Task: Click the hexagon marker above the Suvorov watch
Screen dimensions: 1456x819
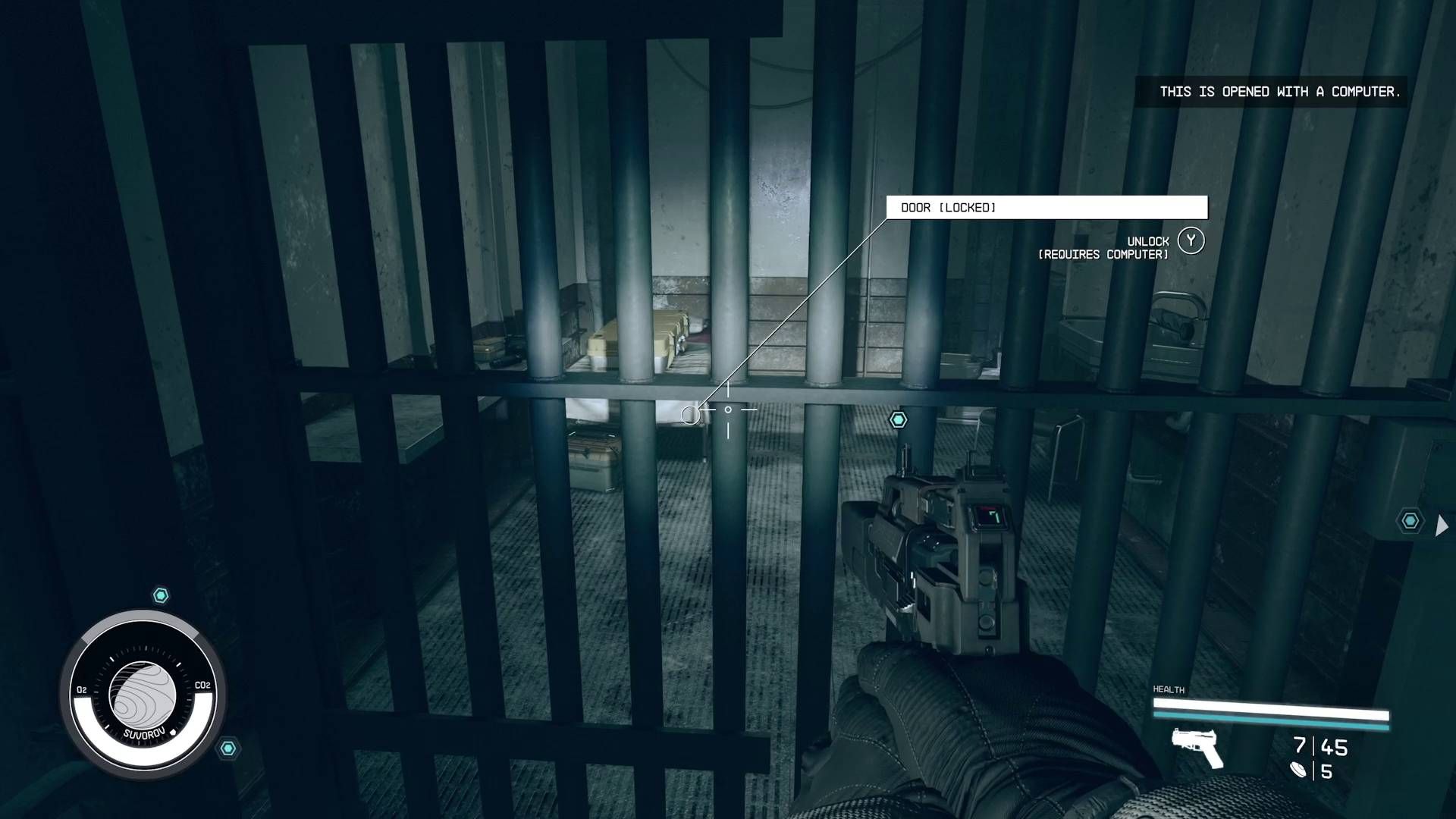Action: click(159, 595)
